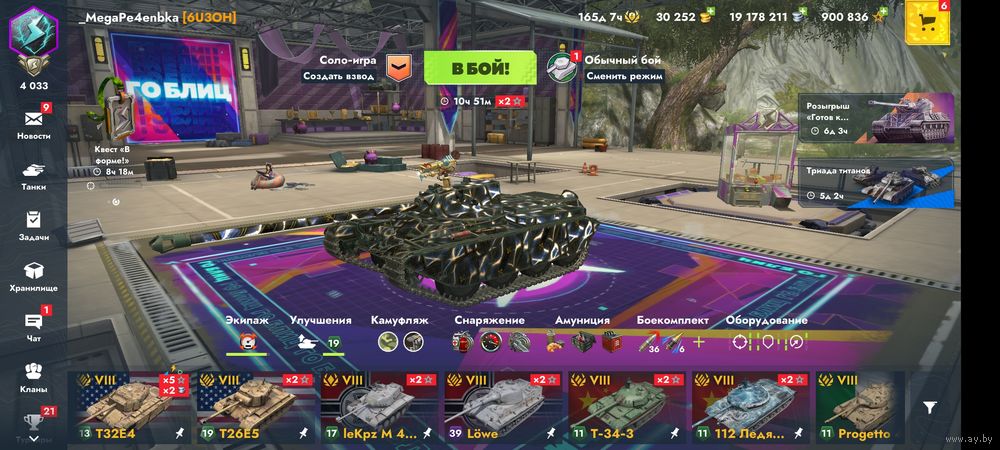
Task: Start battle with the В БОЙ! button
Action: point(480,68)
